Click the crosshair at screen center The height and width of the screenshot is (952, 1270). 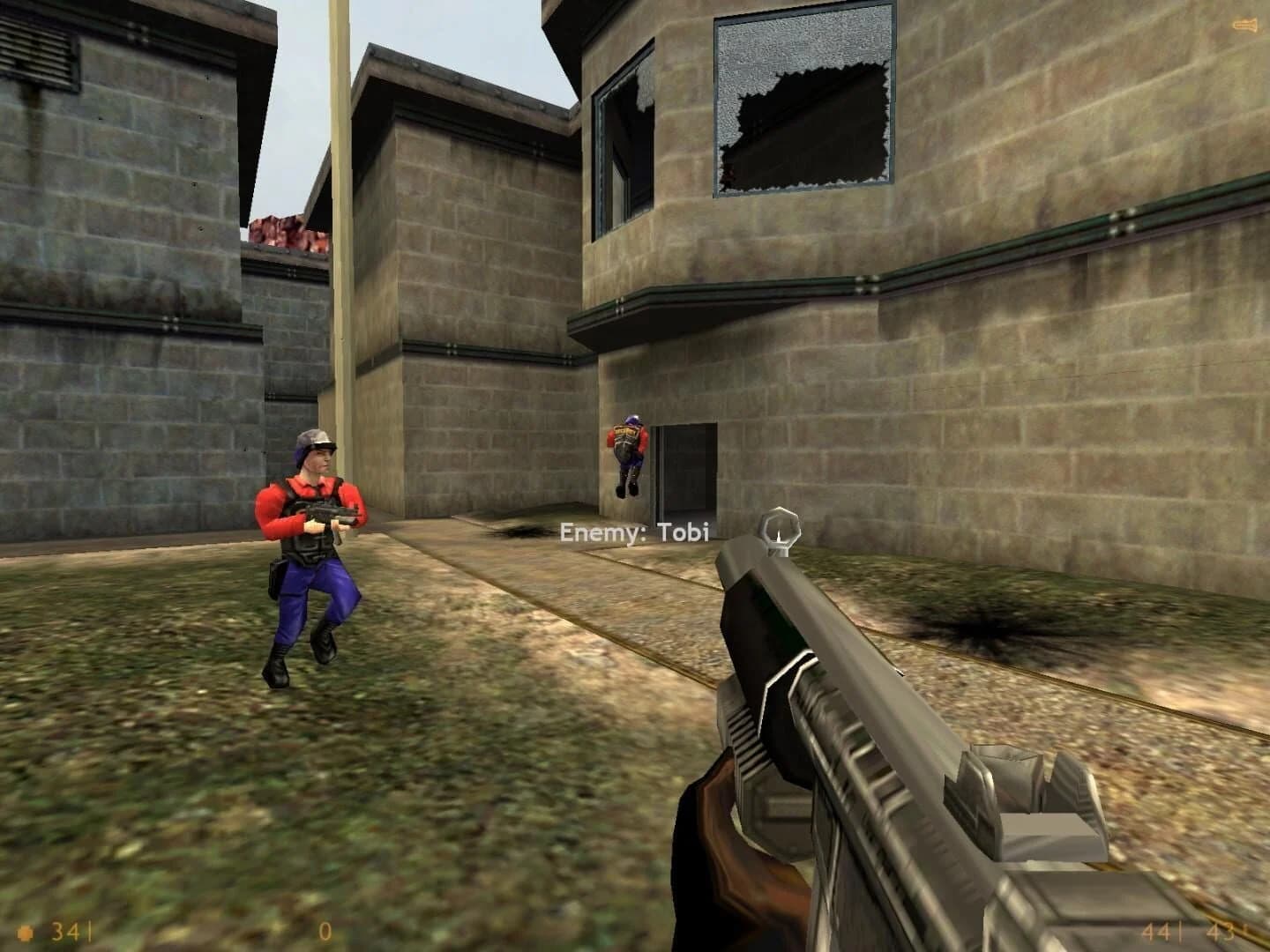[635, 476]
